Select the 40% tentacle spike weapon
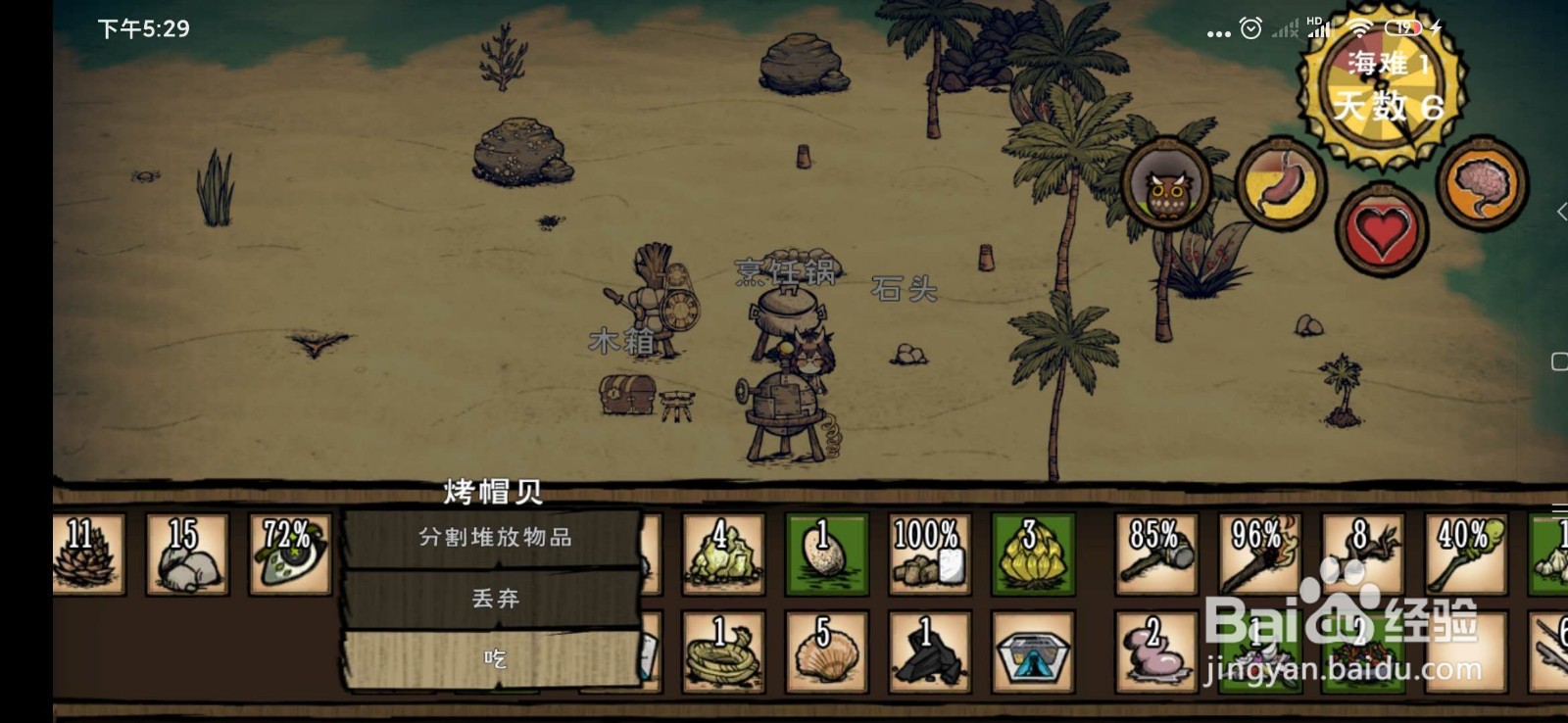 1463,554
